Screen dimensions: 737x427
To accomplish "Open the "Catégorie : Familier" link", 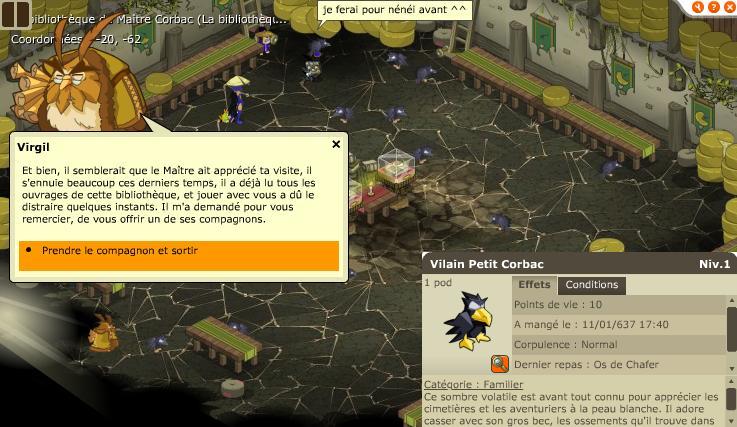I will tap(473, 384).
